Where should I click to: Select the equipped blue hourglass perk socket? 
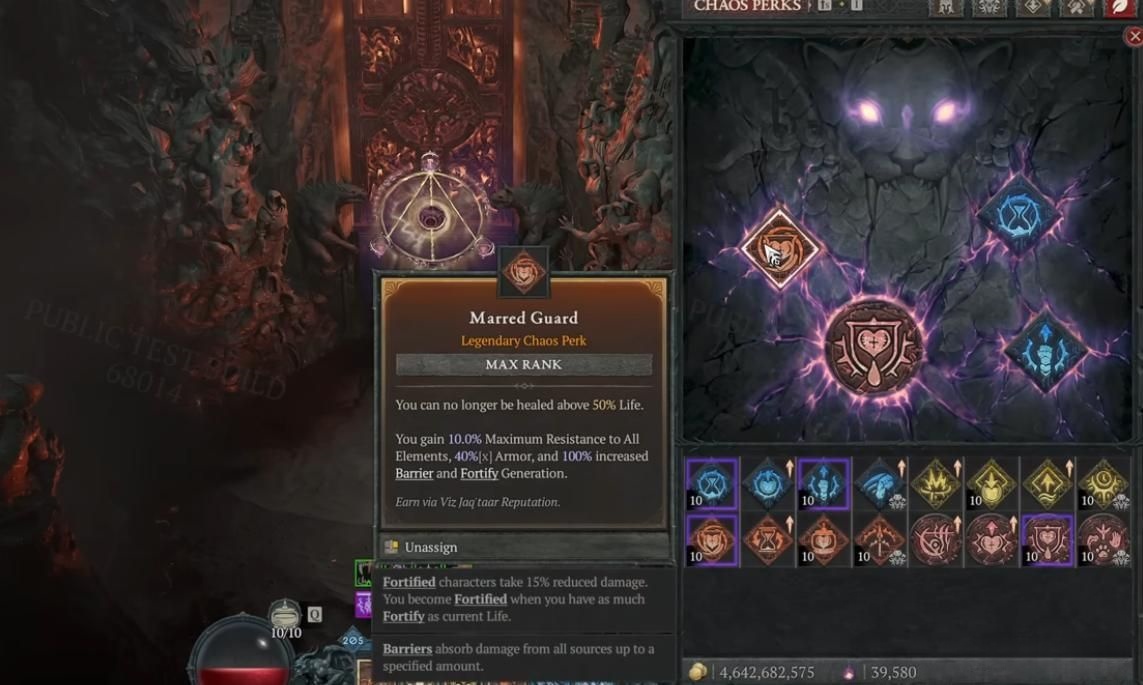[1018, 215]
